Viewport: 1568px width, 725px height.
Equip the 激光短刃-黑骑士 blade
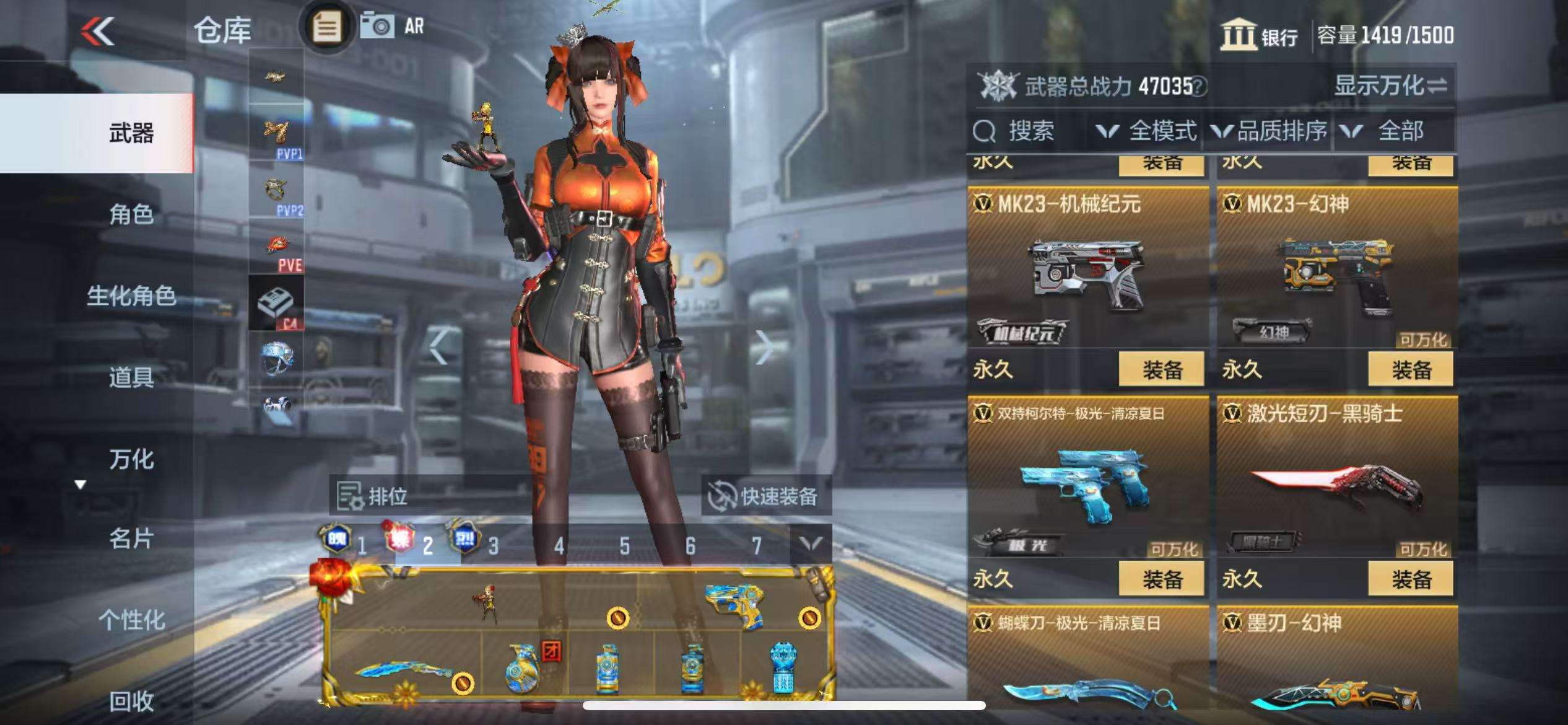1411,579
